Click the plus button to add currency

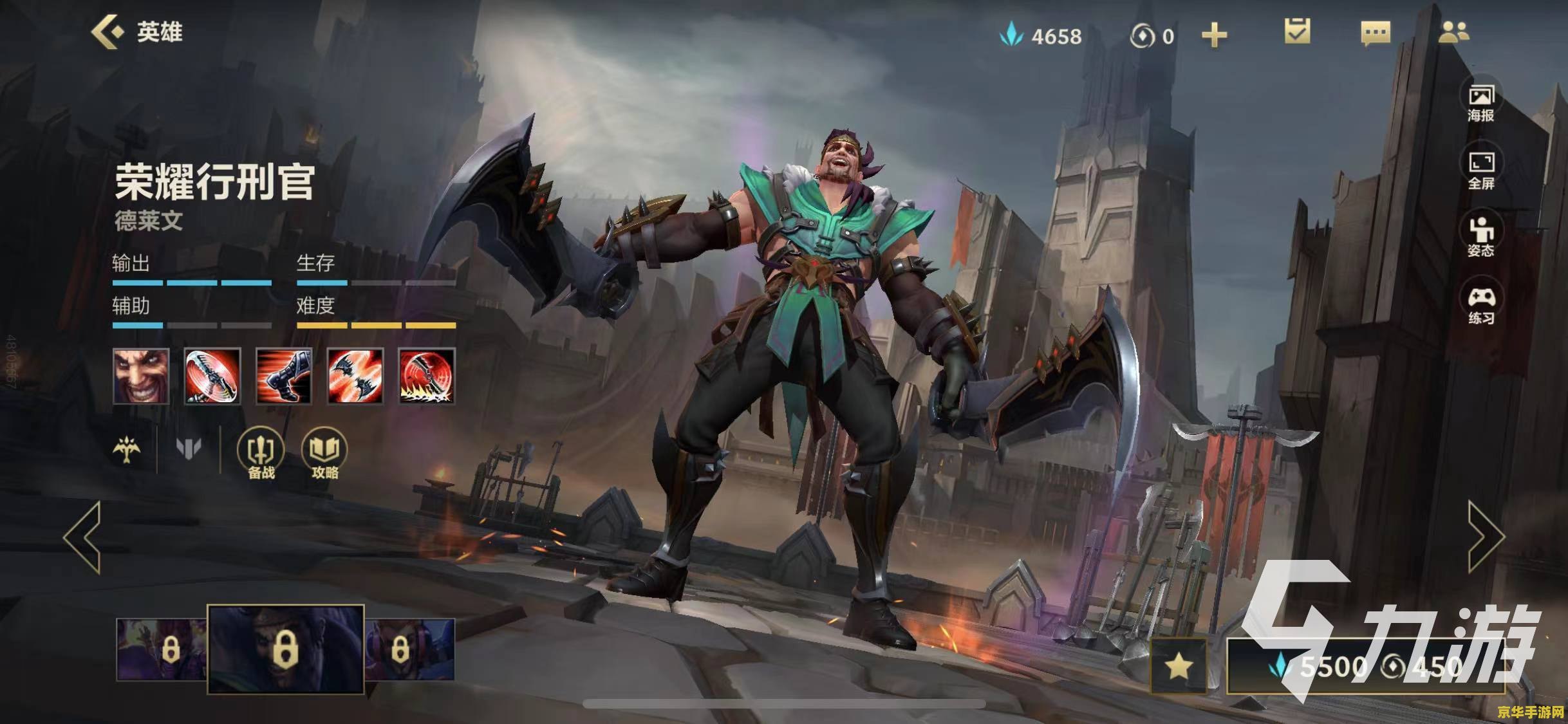pyautogui.click(x=1214, y=35)
